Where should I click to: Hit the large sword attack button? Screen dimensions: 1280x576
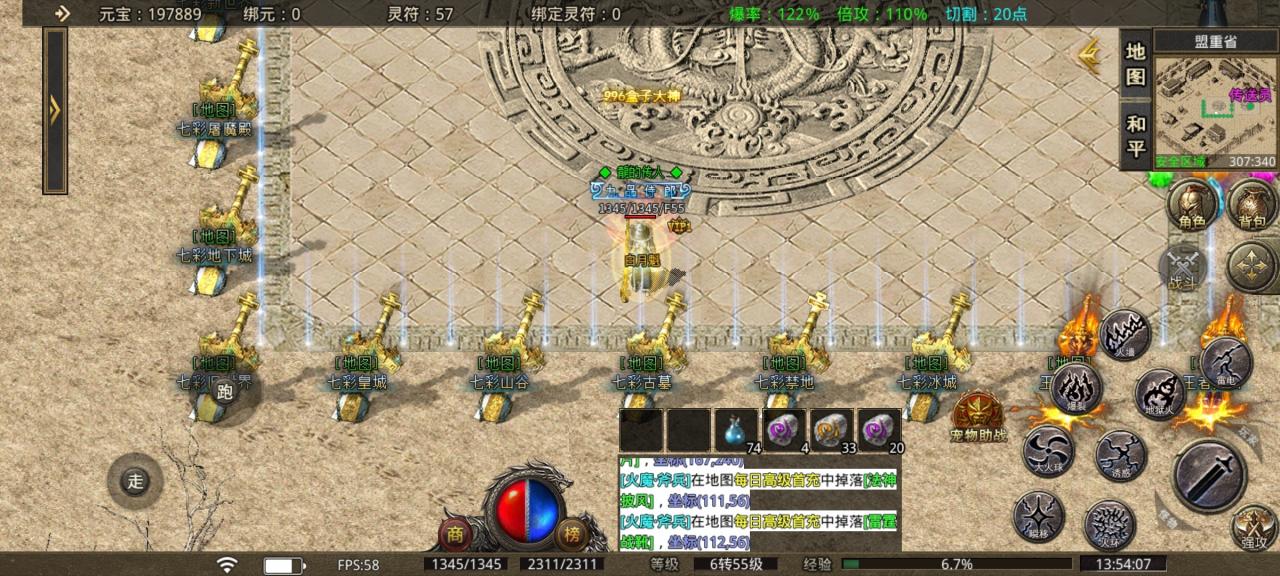click(x=1209, y=475)
